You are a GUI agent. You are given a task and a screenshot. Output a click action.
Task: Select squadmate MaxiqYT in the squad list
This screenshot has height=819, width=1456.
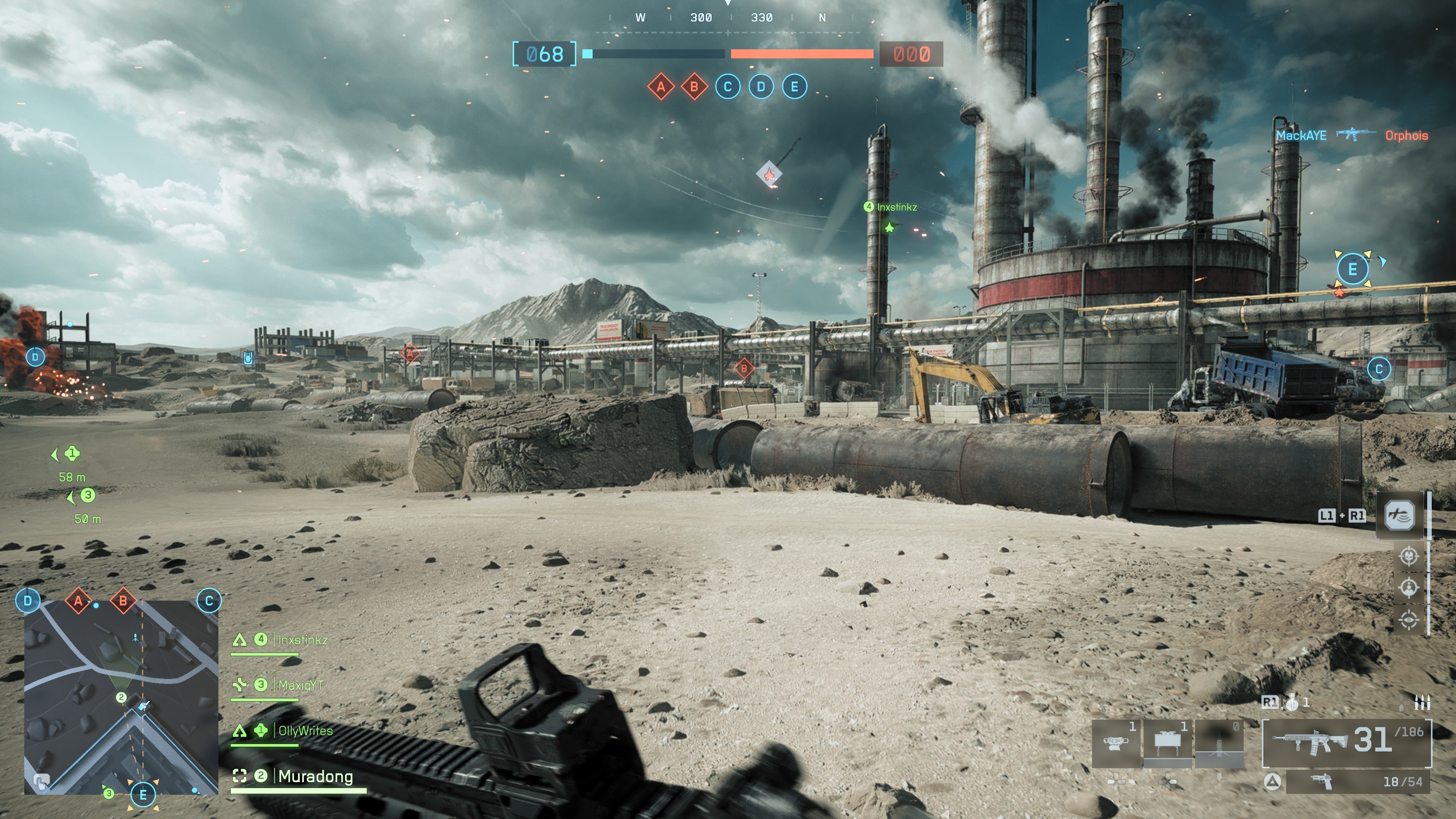pos(301,685)
